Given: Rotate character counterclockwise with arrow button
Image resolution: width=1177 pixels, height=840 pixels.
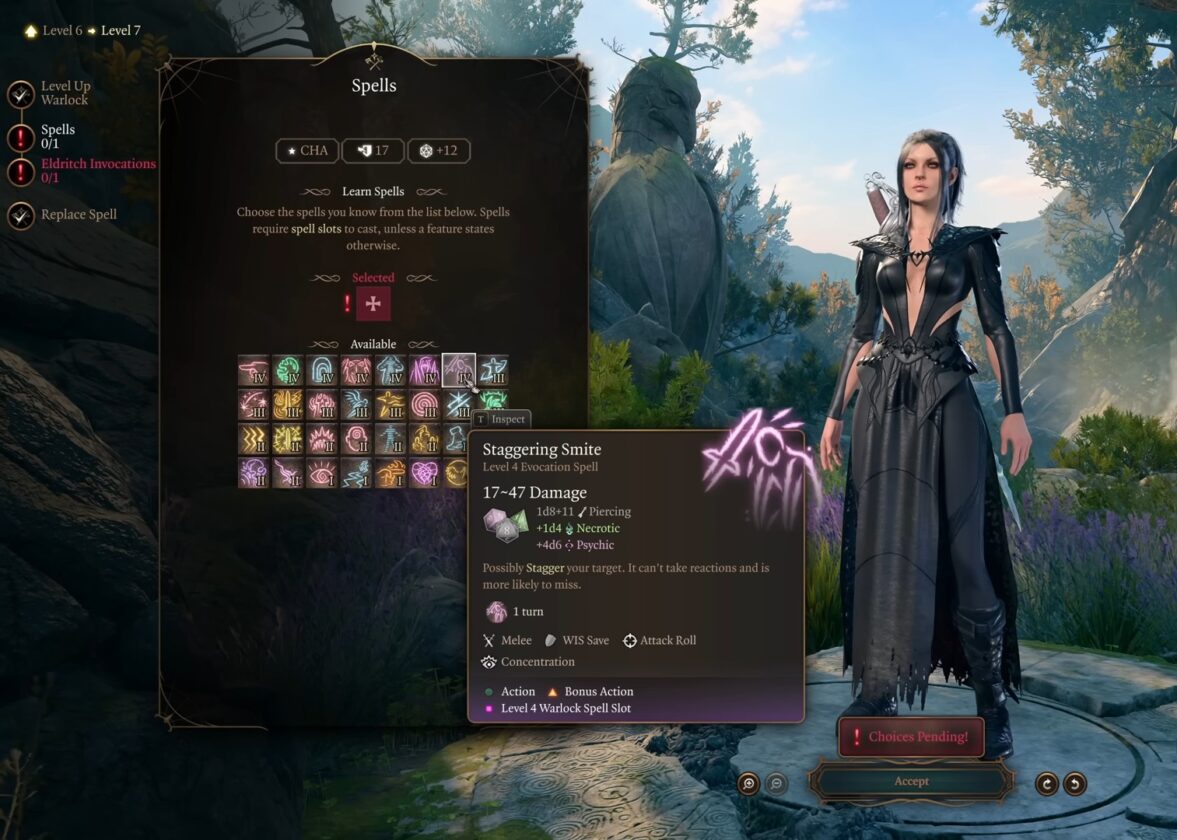Looking at the screenshot, I should [1075, 784].
